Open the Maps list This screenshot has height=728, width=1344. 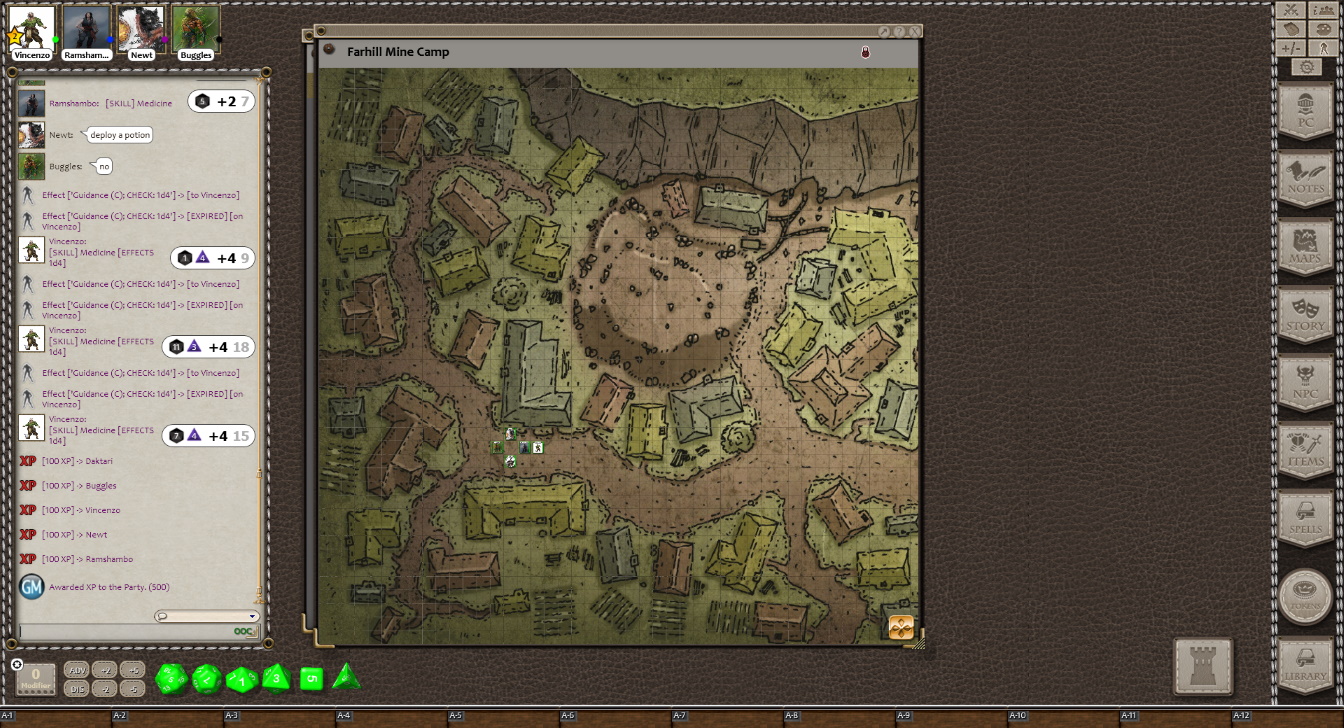pyautogui.click(x=1305, y=246)
